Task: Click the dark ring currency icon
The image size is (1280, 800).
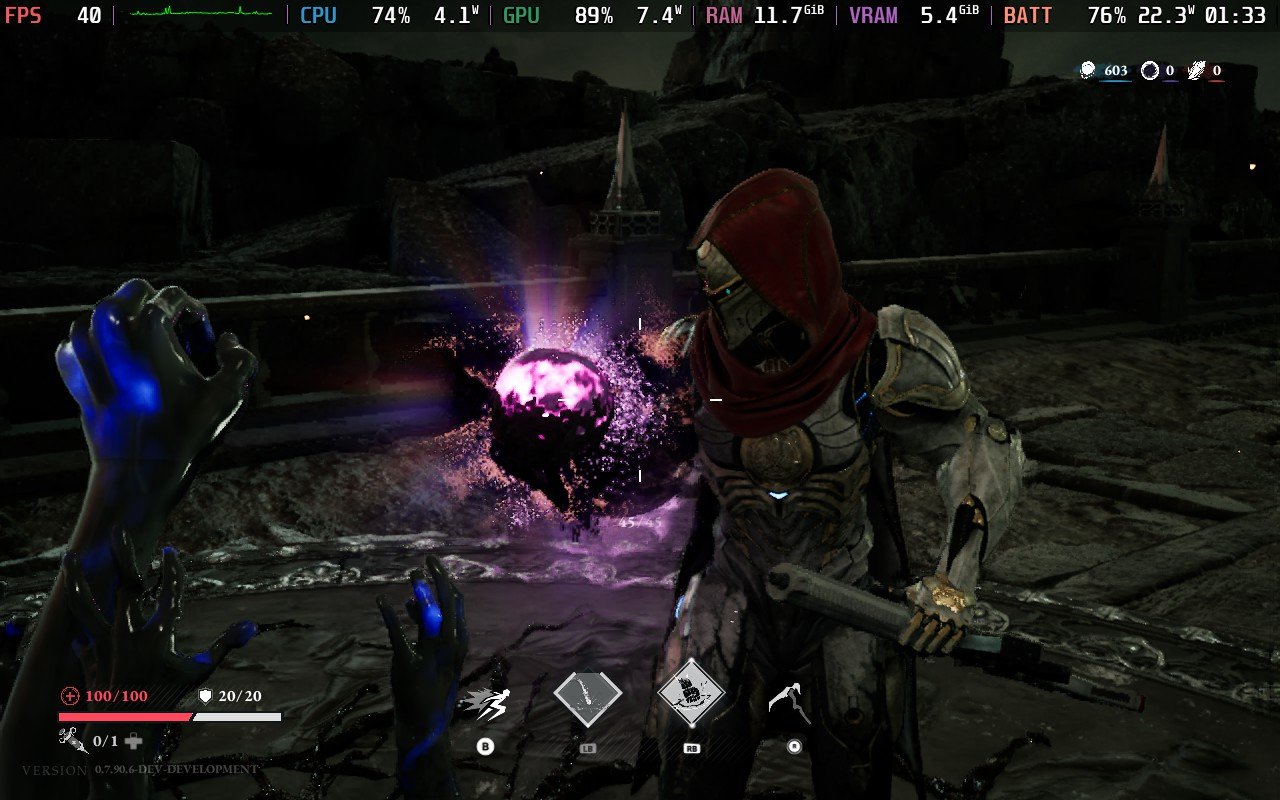Action: point(1150,70)
